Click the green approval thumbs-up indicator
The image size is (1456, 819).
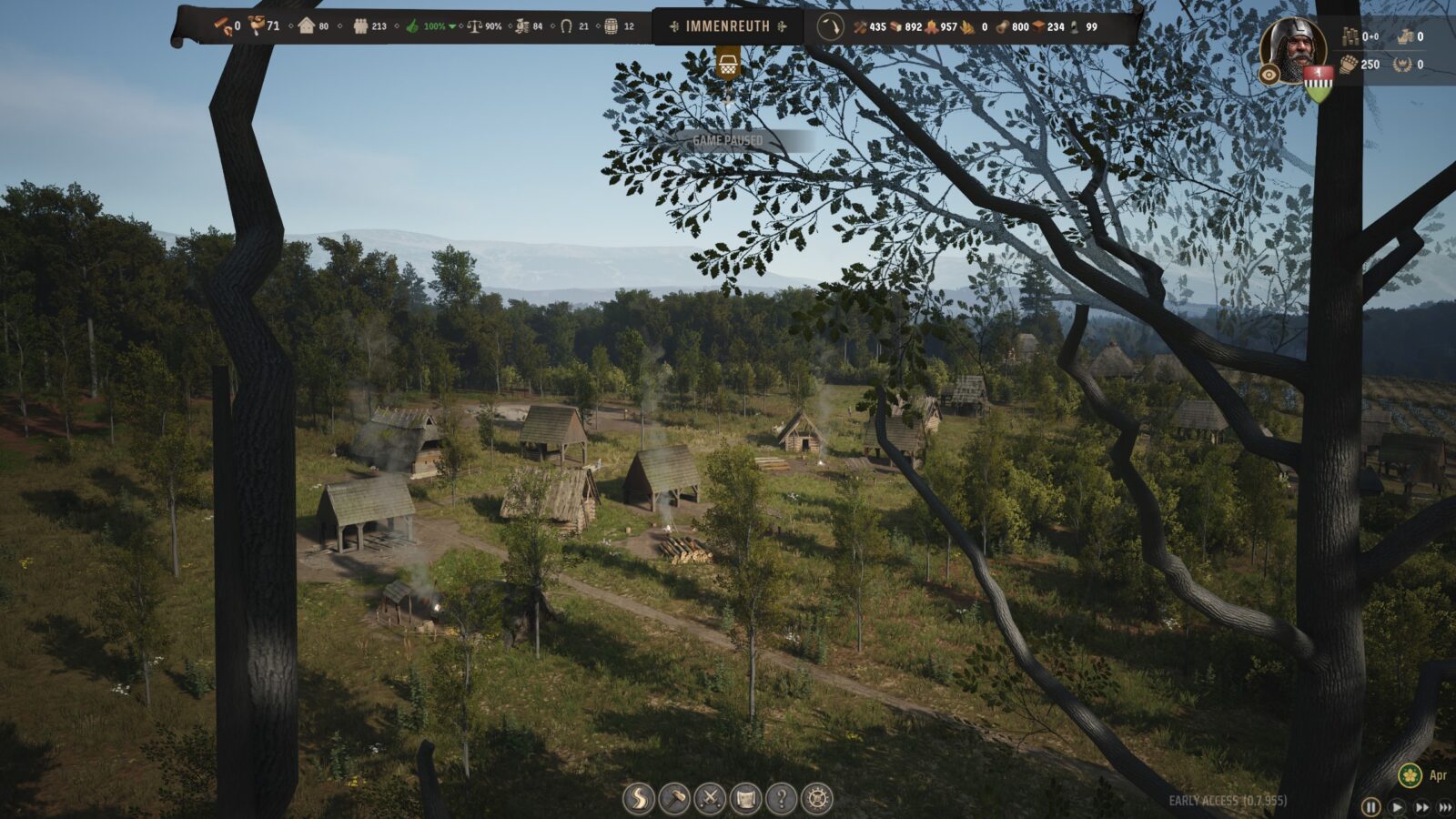point(413,26)
